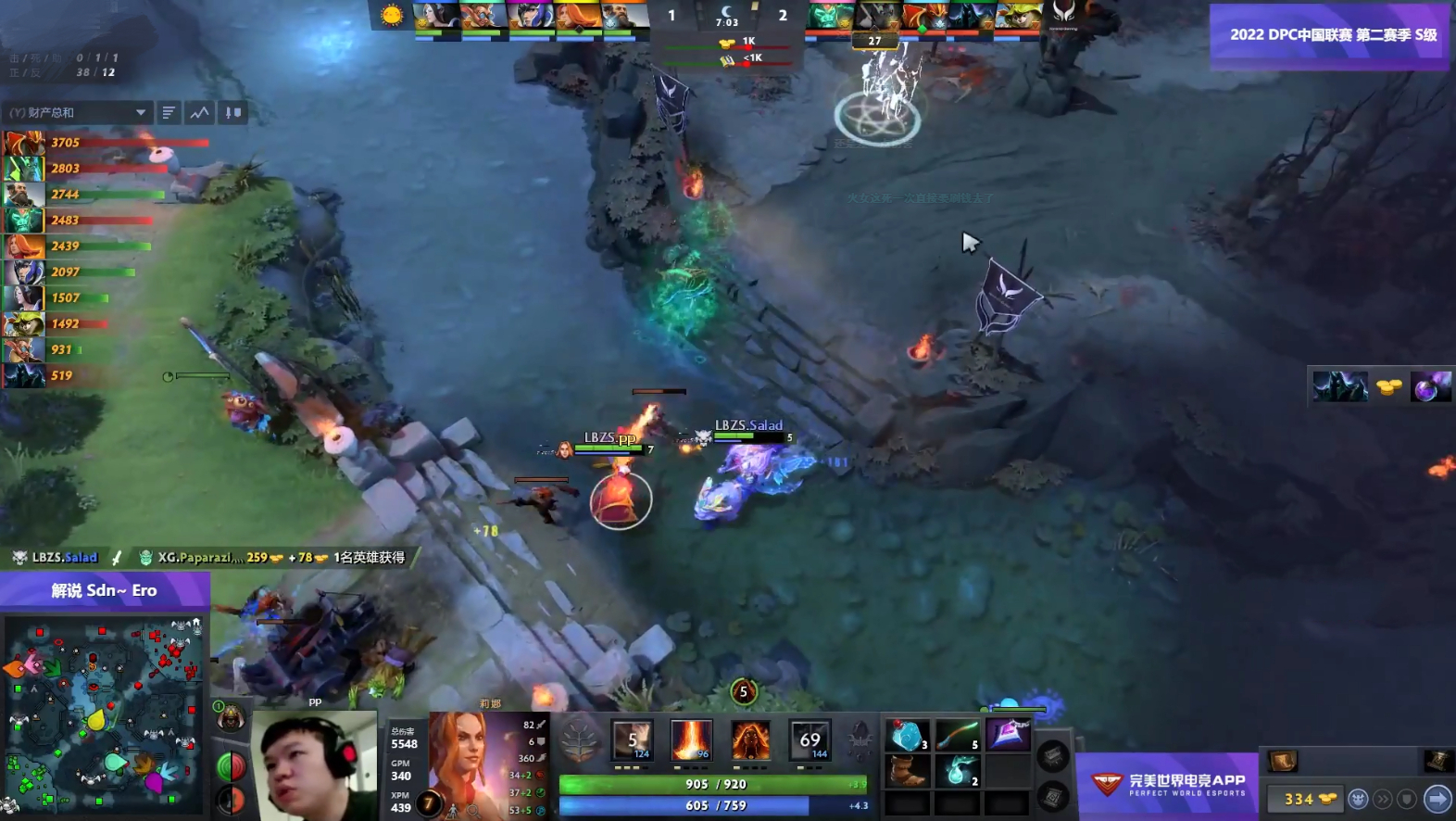Click Lina's green health bar
This screenshot has width=1456, height=821.
(713, 783)
